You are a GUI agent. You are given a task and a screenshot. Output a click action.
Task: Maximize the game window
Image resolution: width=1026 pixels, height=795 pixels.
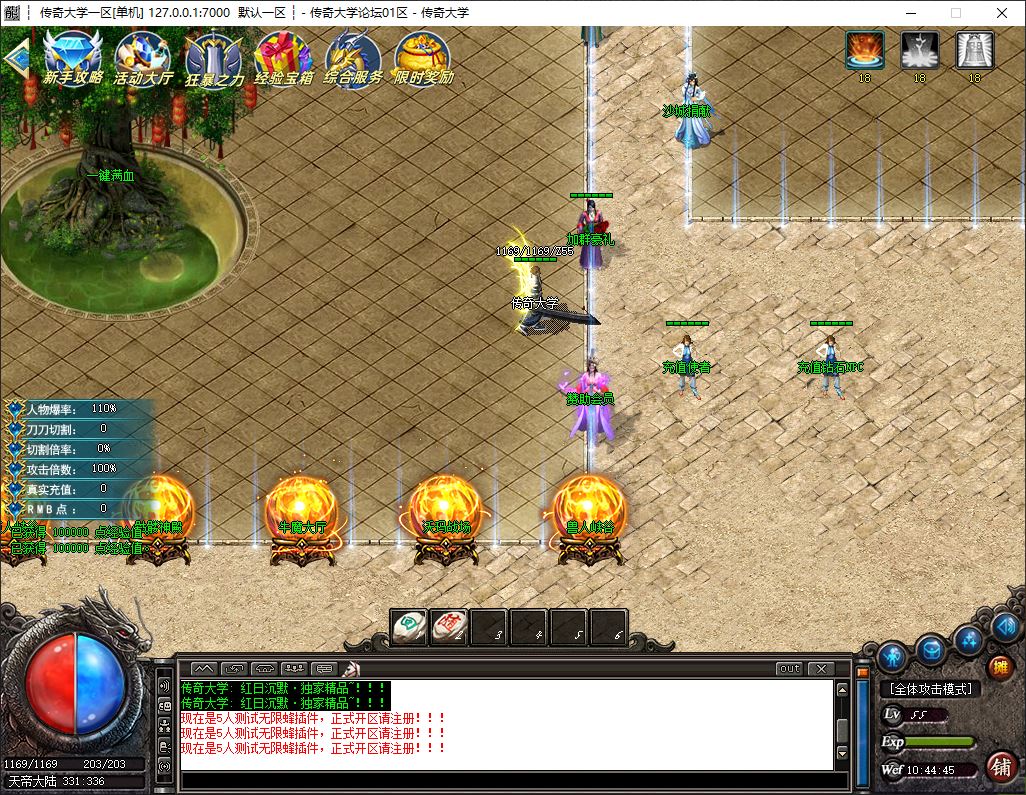point(955,13)
